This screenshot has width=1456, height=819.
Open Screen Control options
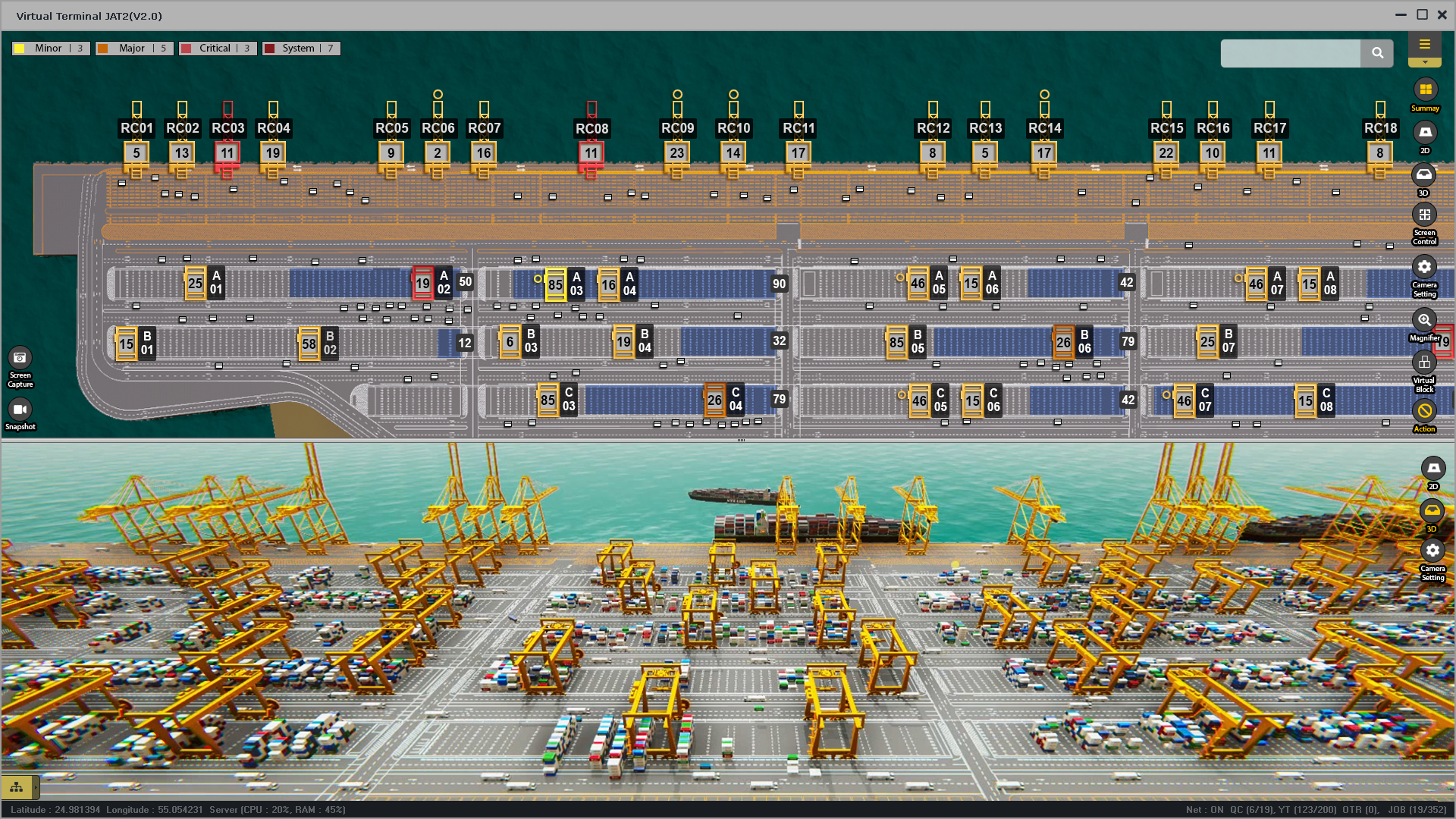pos(1424,215)
